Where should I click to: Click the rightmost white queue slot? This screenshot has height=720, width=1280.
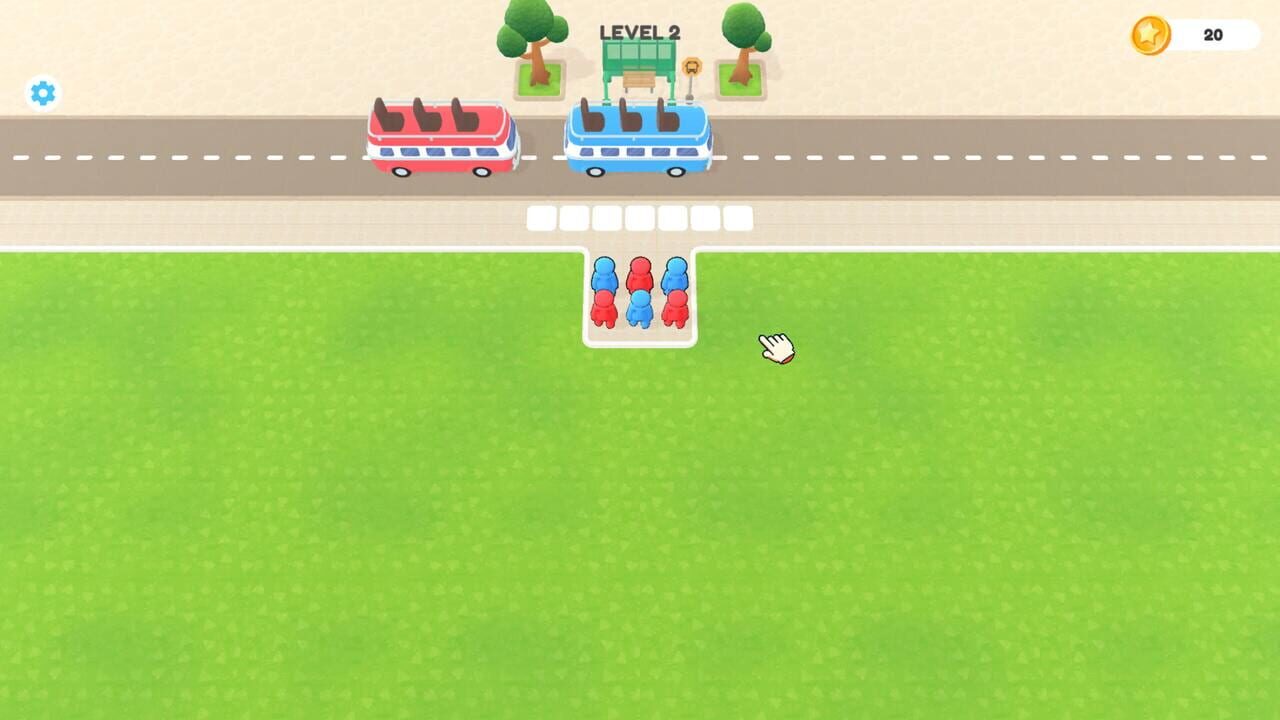pos(742,217)
